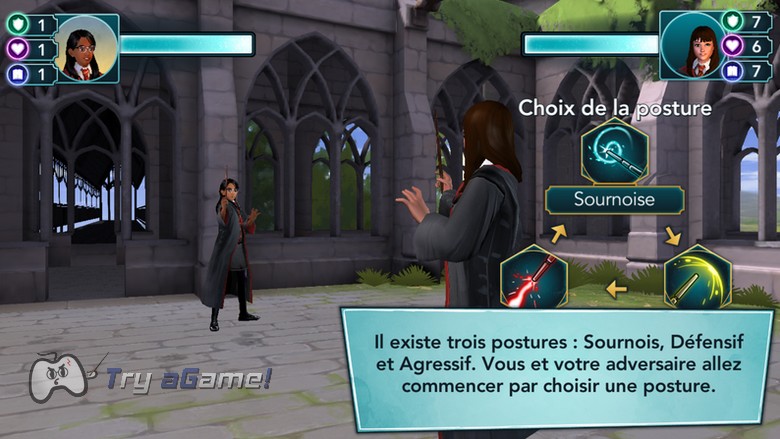This screenshot has width=780, height=439.
Task: Select the red aggressive stance icon
Action: pos(534,276)
